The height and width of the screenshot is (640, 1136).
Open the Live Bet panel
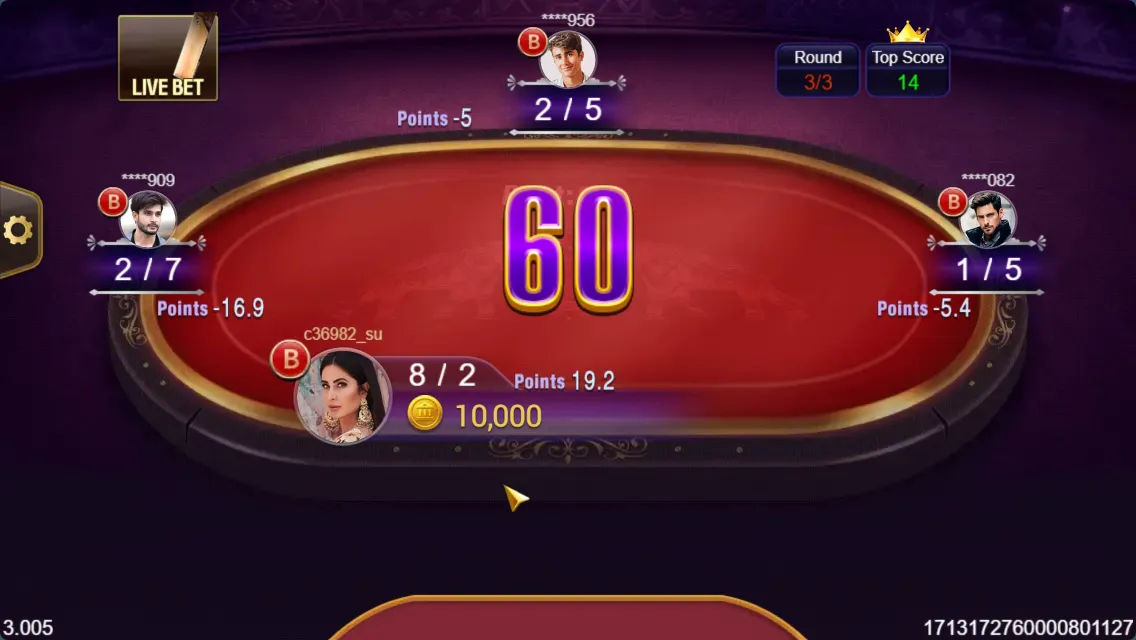[x=167, y=58]
